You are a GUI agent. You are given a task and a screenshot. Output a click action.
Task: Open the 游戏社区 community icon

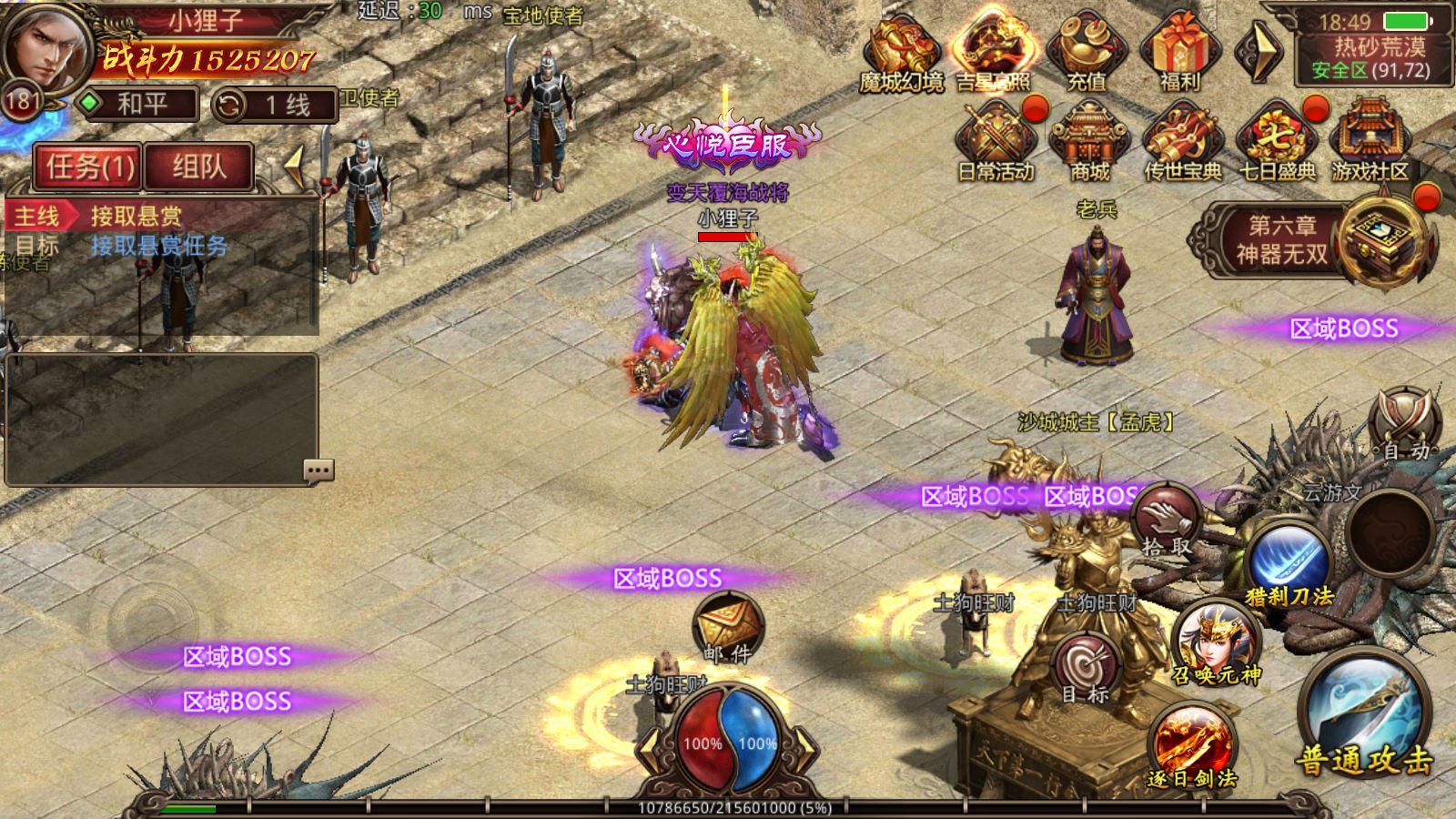[1370, 139]
